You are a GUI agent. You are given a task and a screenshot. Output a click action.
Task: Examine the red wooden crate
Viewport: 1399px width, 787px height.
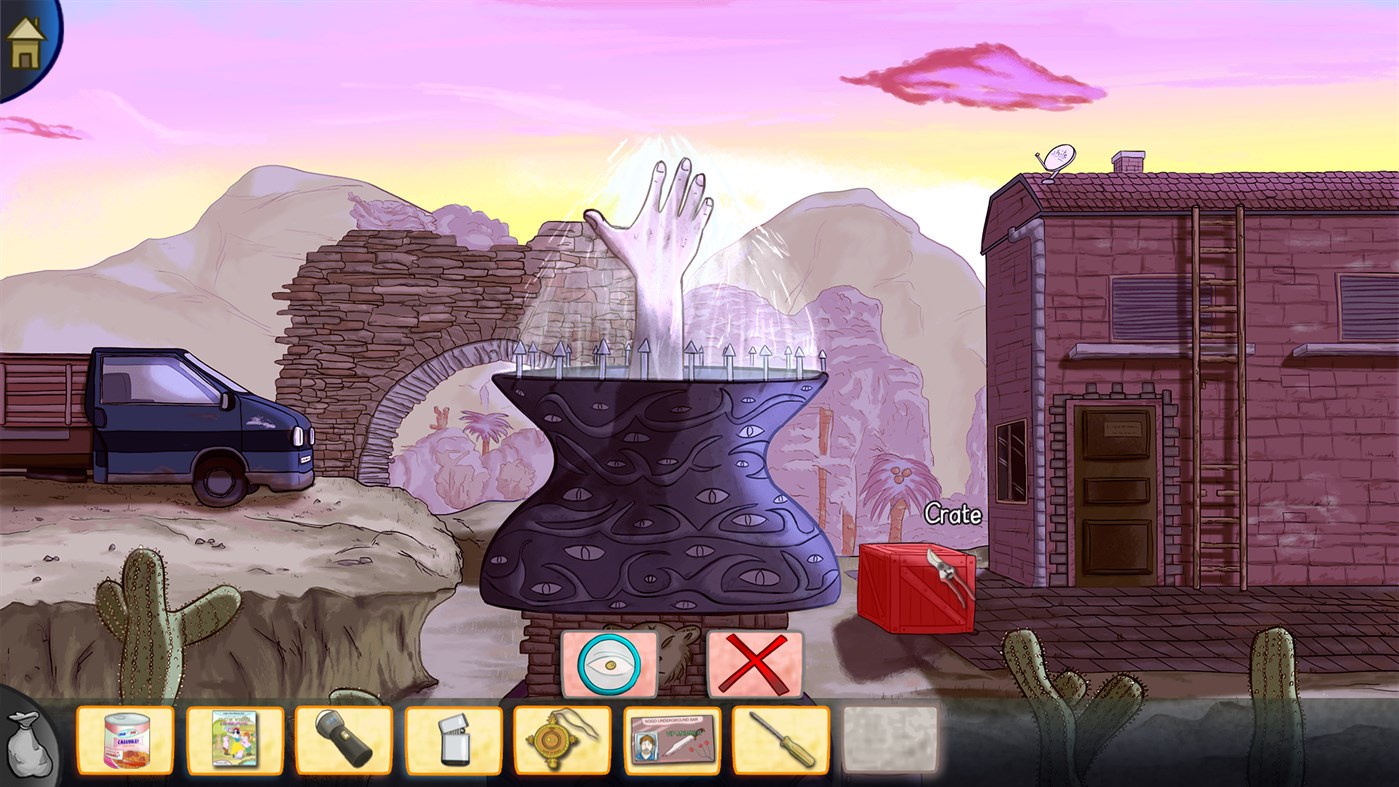pos(915,590)
